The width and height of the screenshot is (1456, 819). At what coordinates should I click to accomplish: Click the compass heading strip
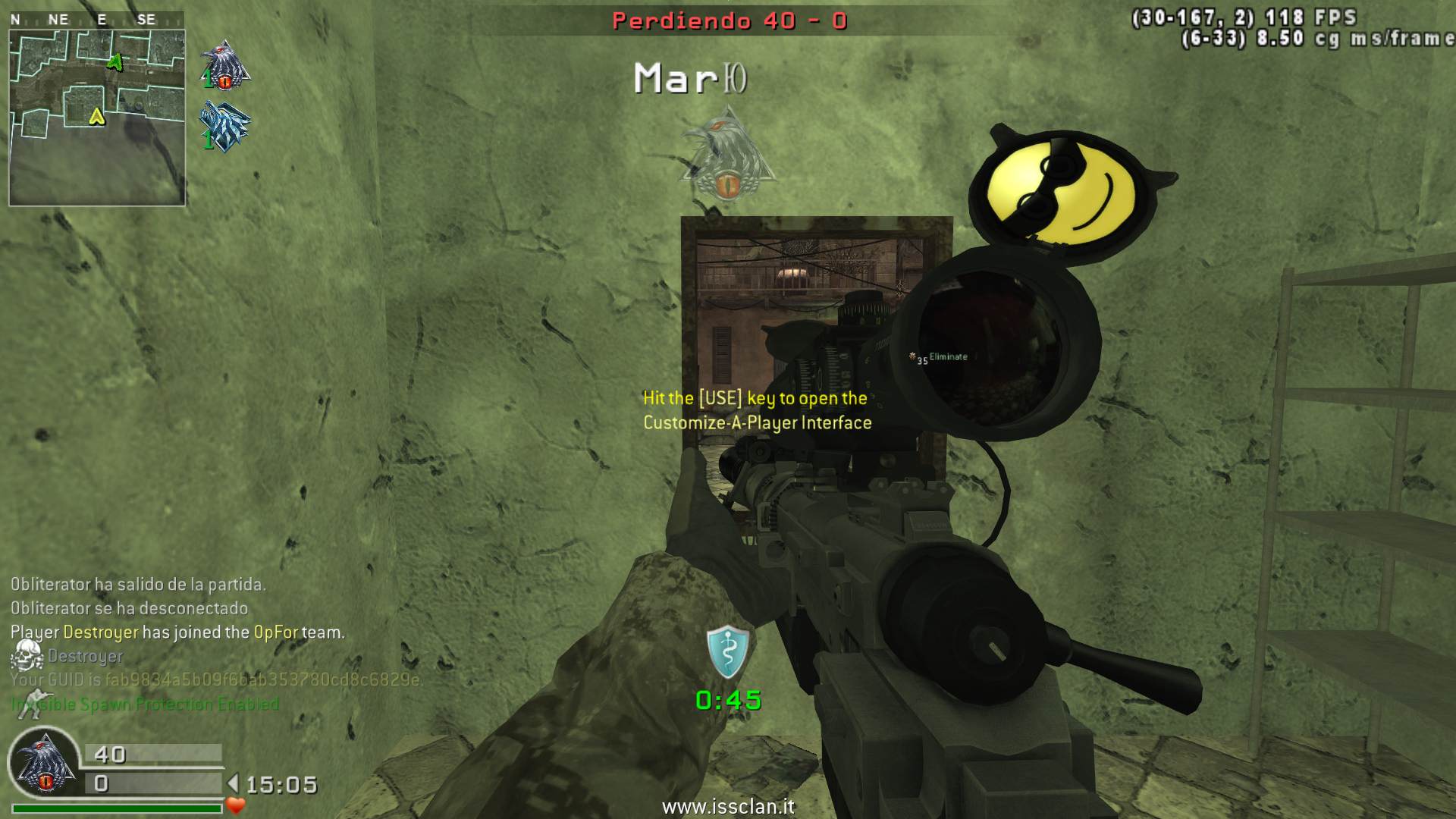(x=96, y=20)
